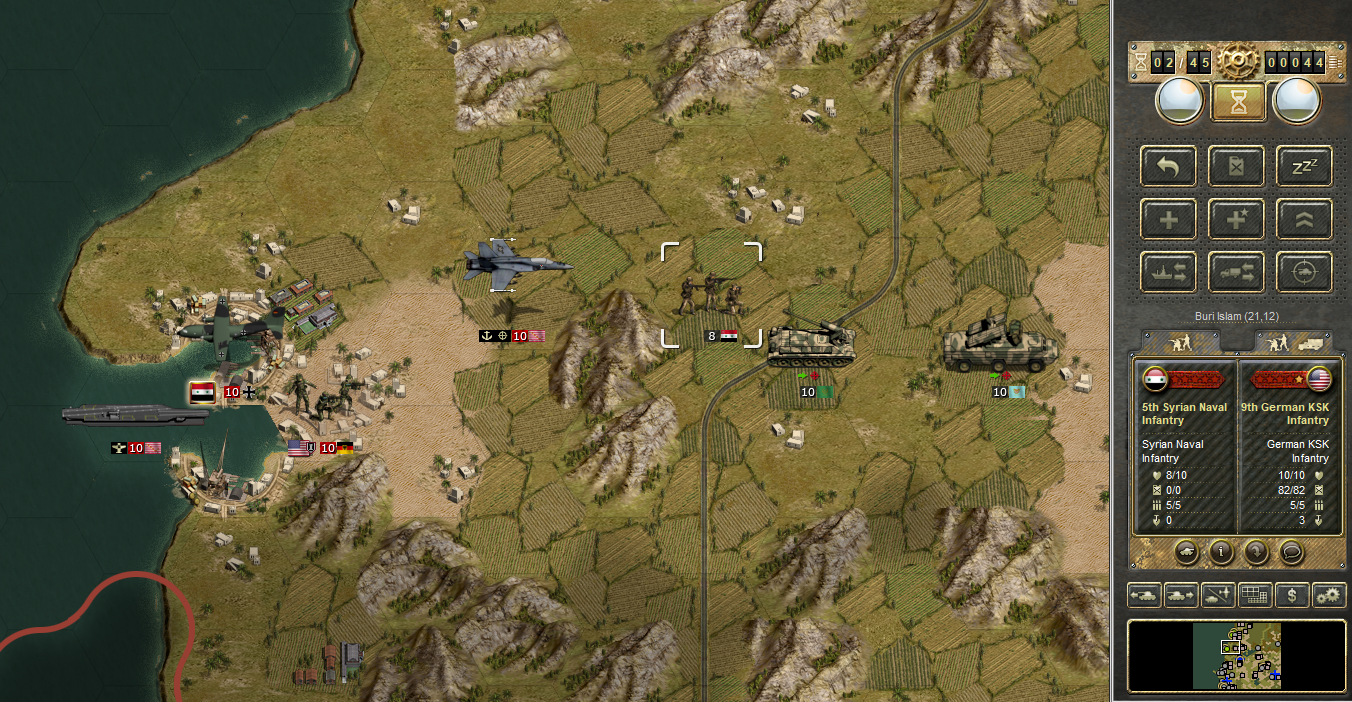Screen dimensions: 1352x702
Task: Show unit details with the info button
Action: coord(1220,550)
